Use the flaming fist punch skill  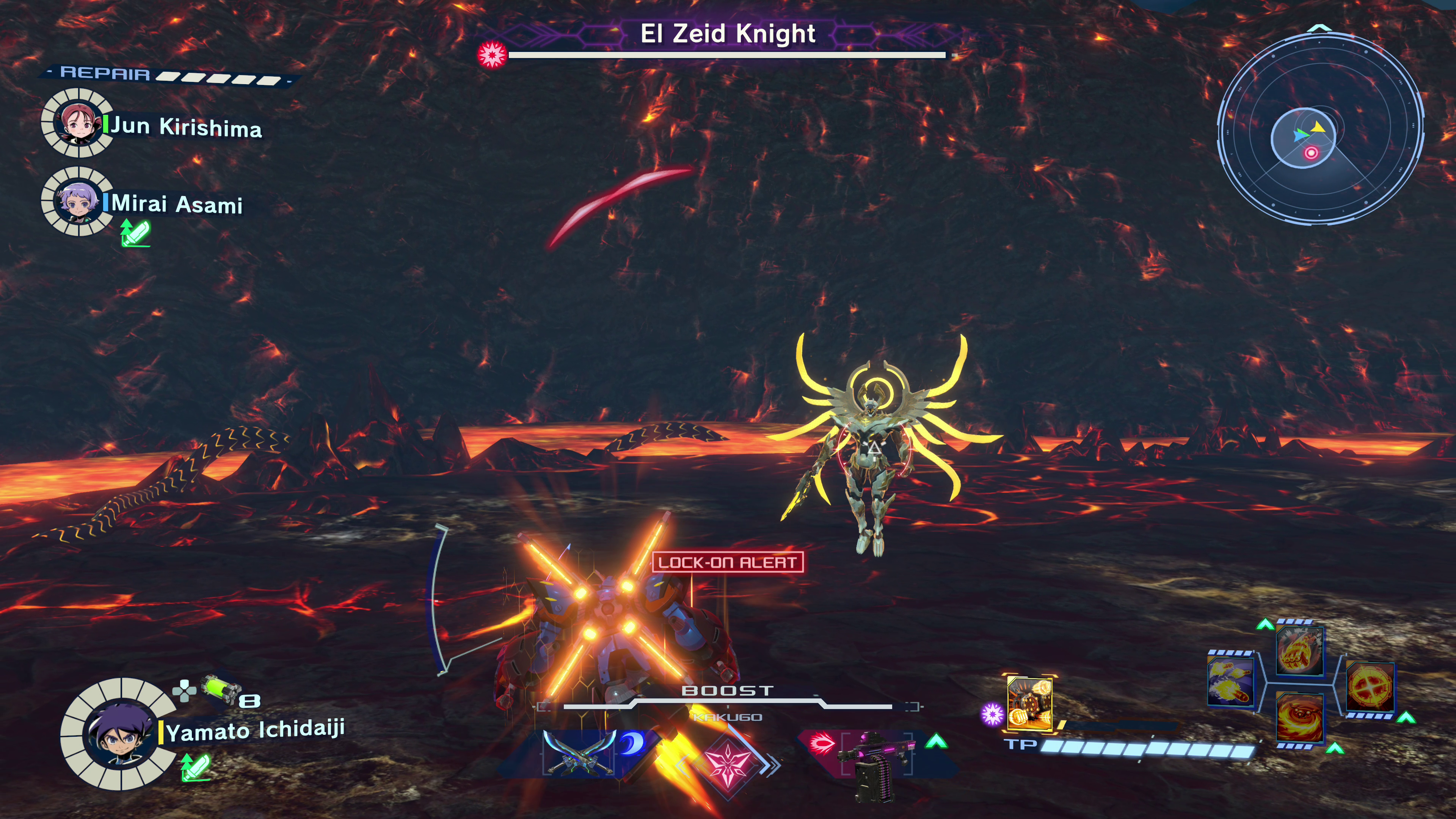1299,652
